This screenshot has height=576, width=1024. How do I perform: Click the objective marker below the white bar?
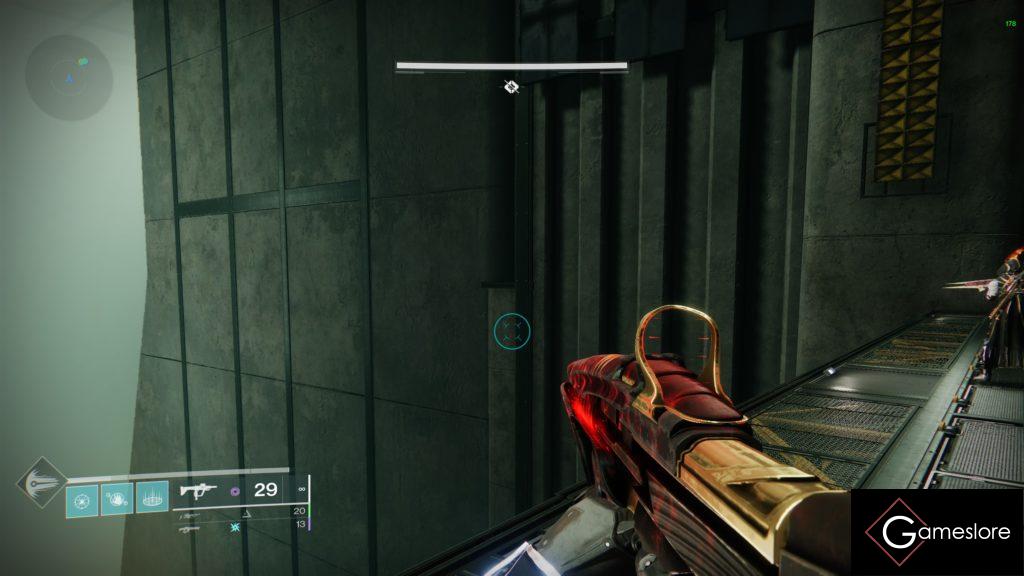coord(511,87)
